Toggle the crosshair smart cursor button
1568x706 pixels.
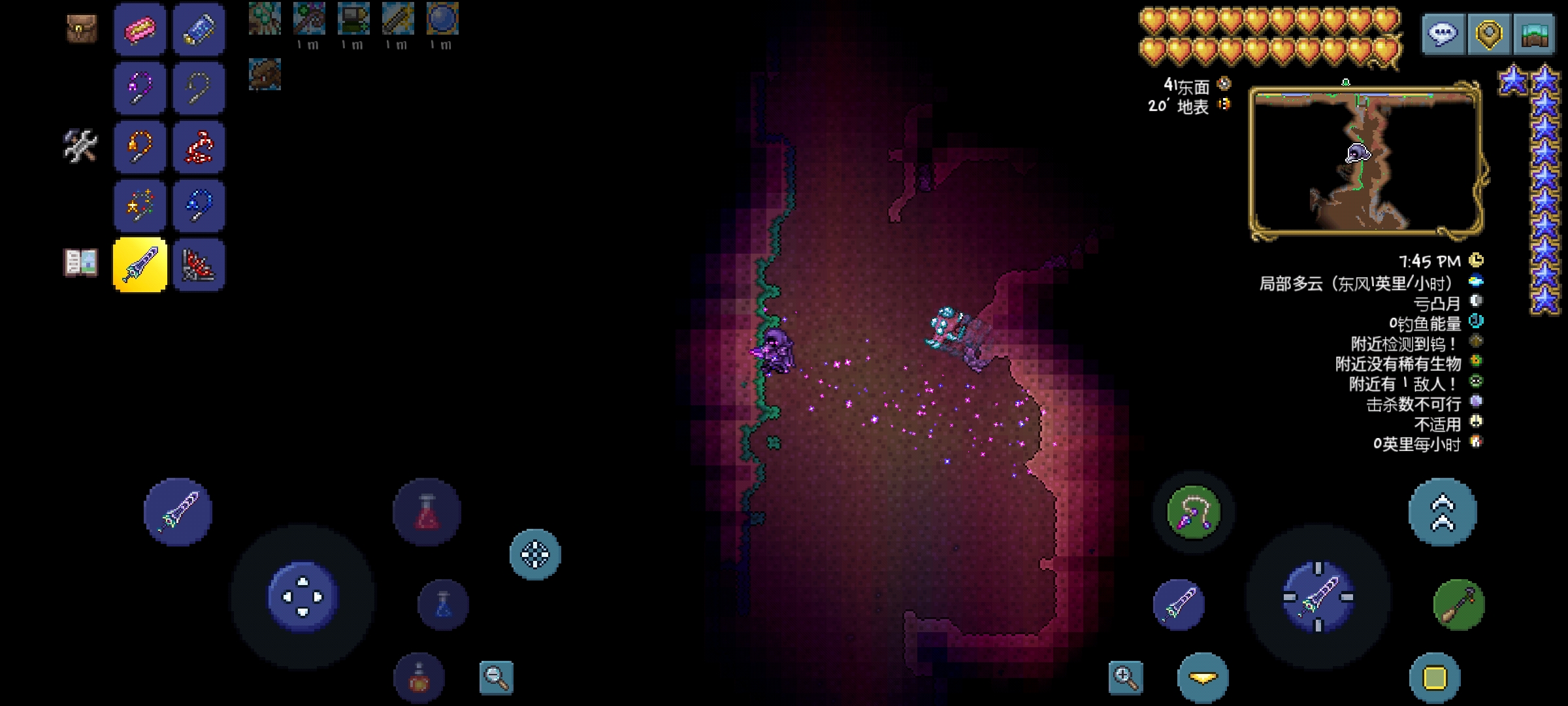(x=535, y=554)
